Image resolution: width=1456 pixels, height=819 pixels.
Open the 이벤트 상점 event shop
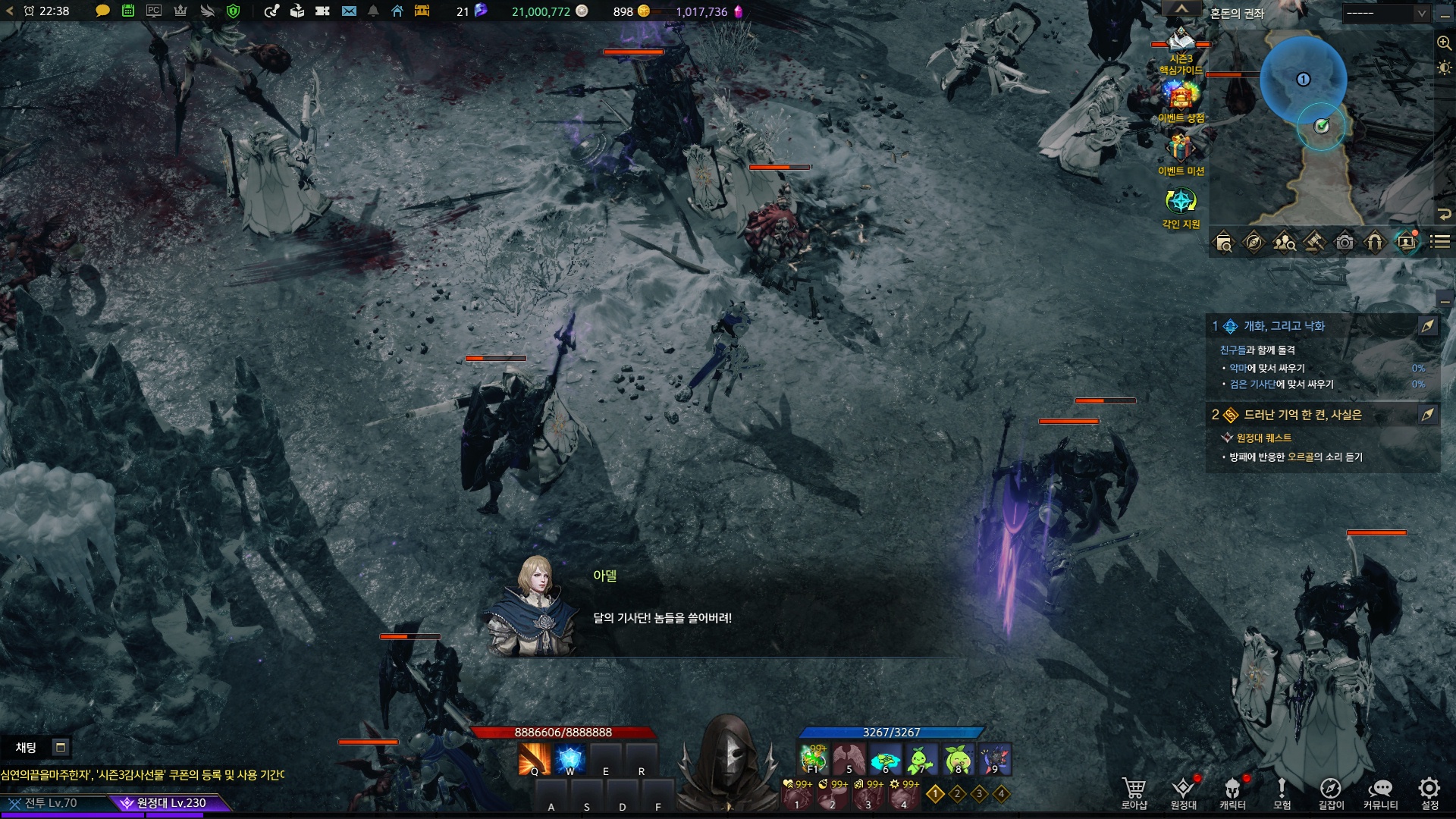[x=1181, y=97]
